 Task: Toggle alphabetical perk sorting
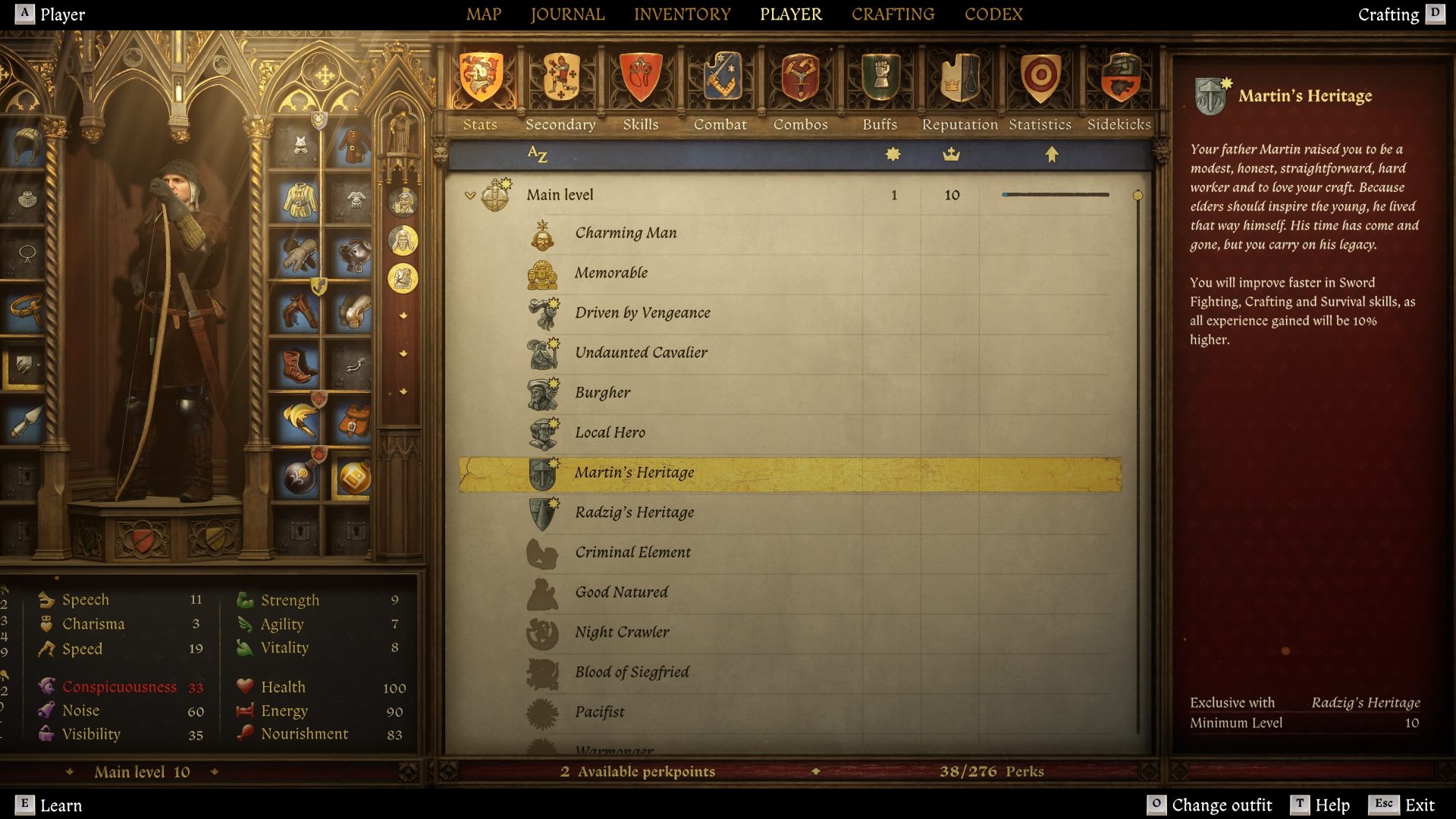[x=538, y=155]
